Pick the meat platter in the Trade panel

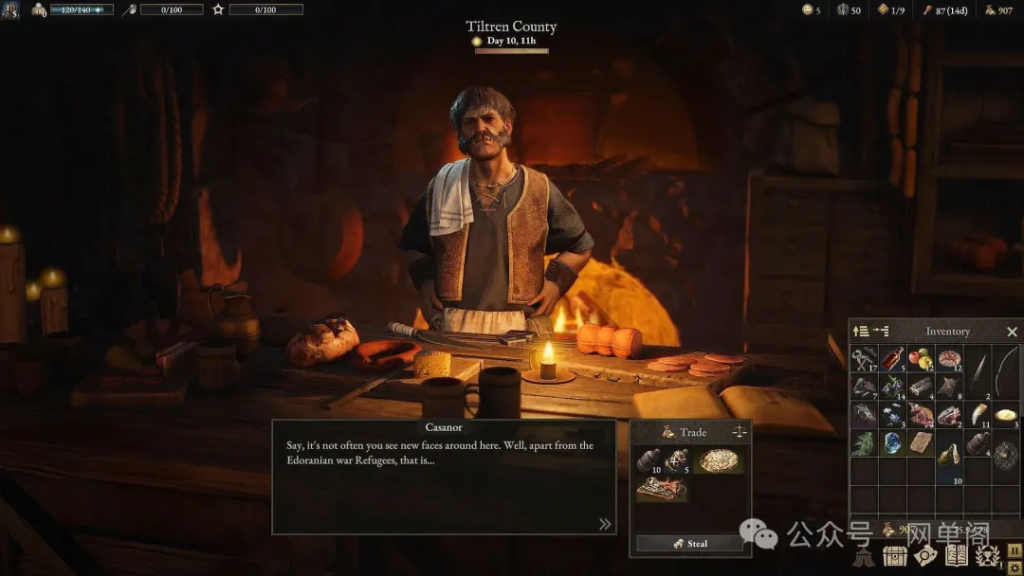tap(661, 488)
